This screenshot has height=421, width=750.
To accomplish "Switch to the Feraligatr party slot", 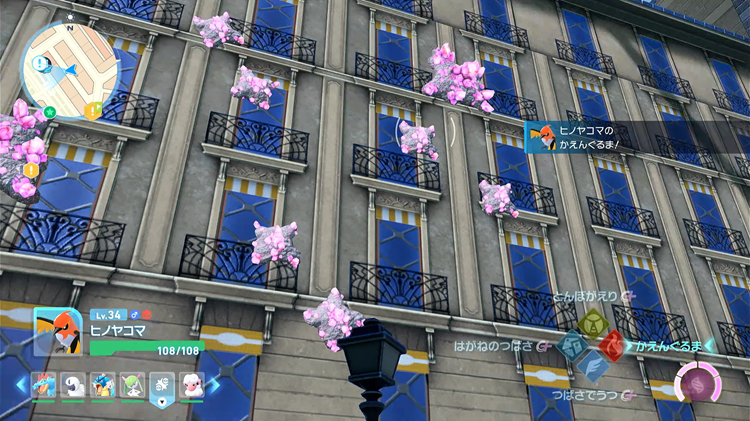I will click(45, 385).
